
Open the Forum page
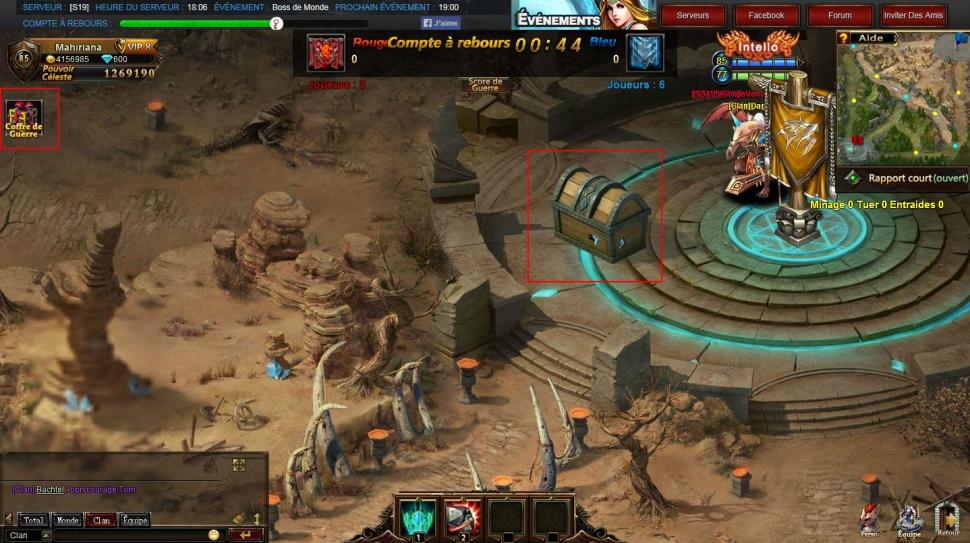click(x=840, y=15)
